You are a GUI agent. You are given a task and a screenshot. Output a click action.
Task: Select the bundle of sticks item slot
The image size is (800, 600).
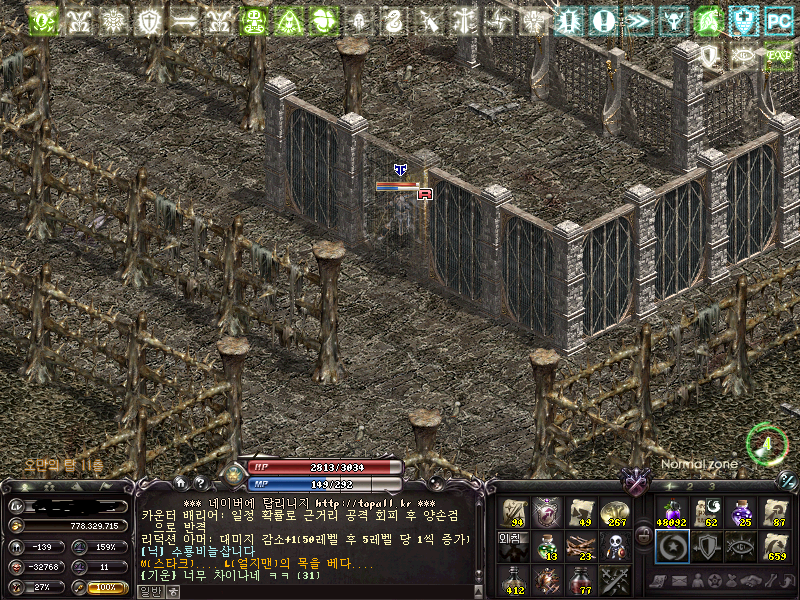pos(580,546)
